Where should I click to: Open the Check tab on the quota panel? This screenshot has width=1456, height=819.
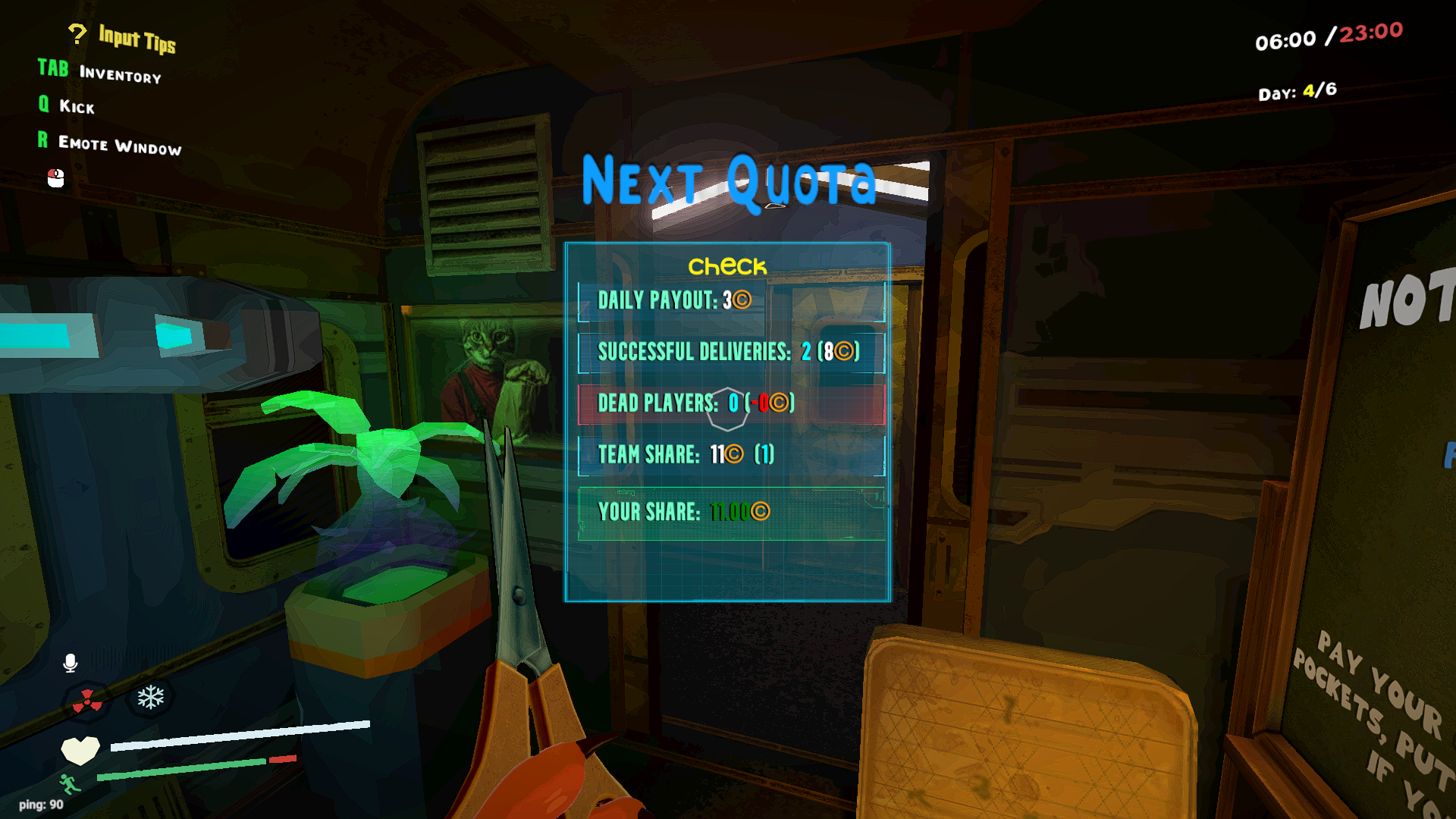[726, 267]
